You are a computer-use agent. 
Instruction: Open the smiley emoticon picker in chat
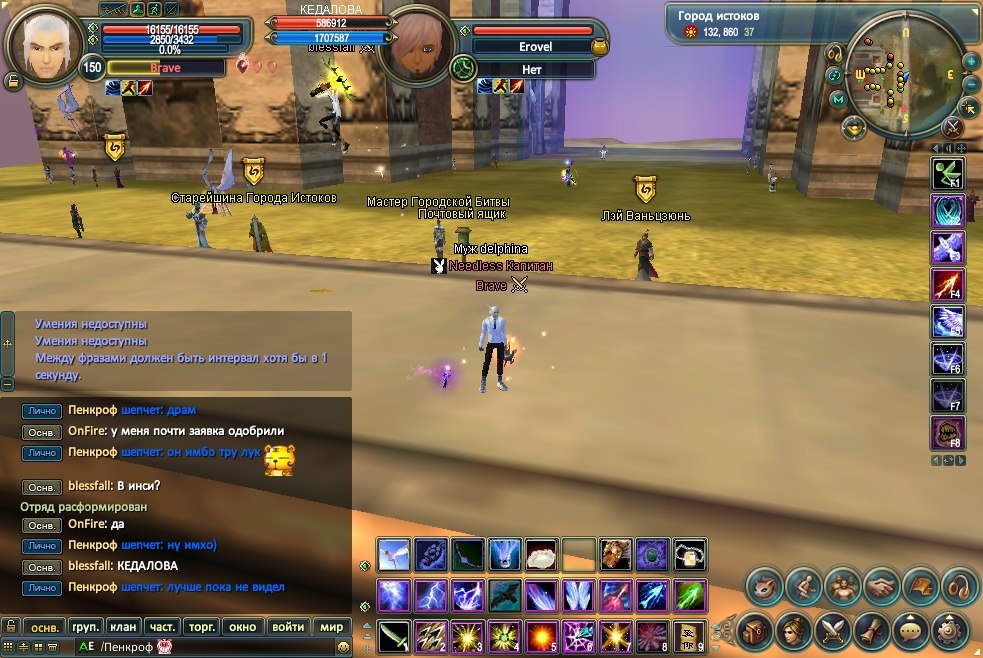pos(343,647)
